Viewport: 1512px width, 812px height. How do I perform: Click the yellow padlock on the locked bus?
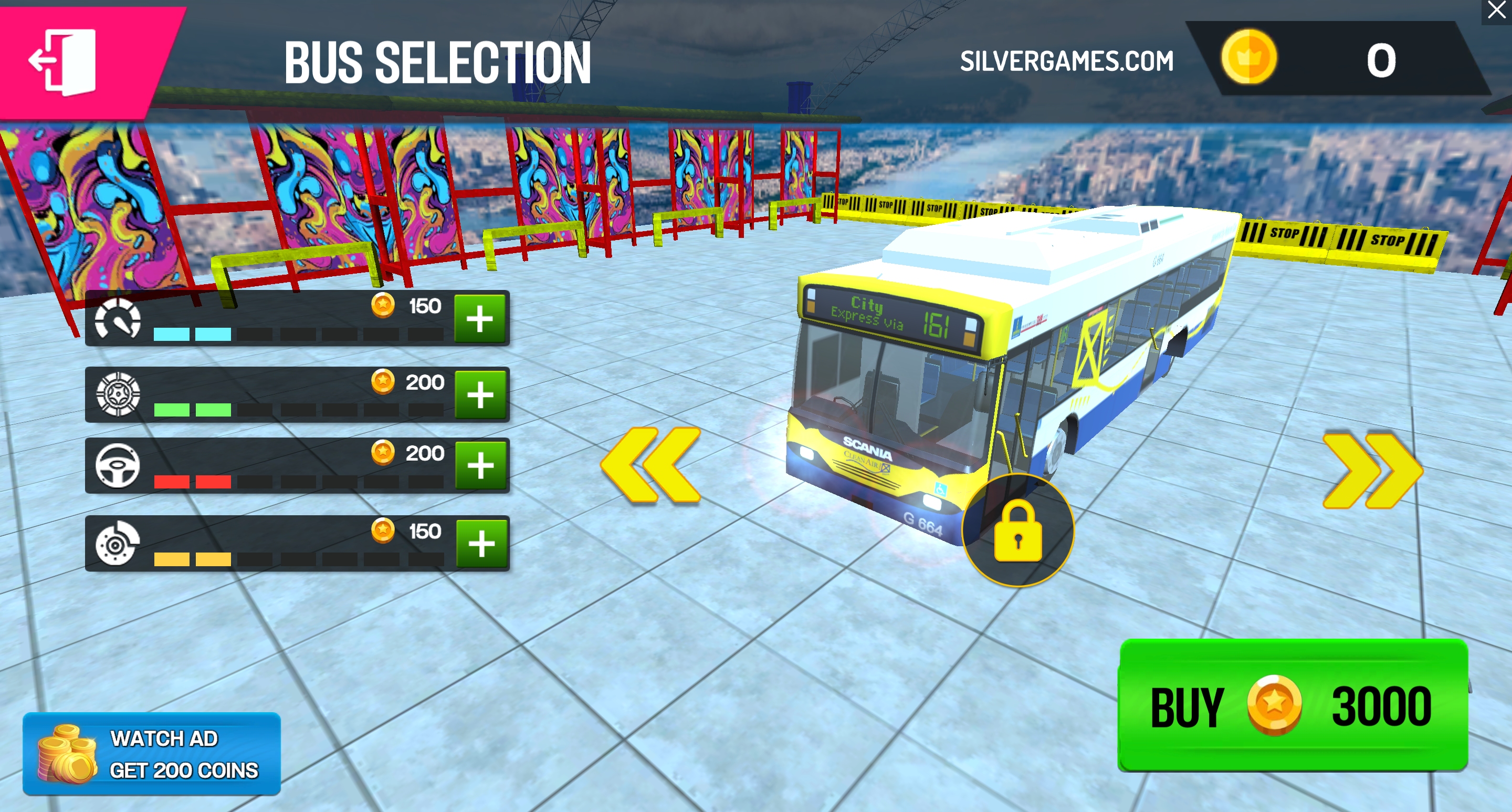[1018, 531]
